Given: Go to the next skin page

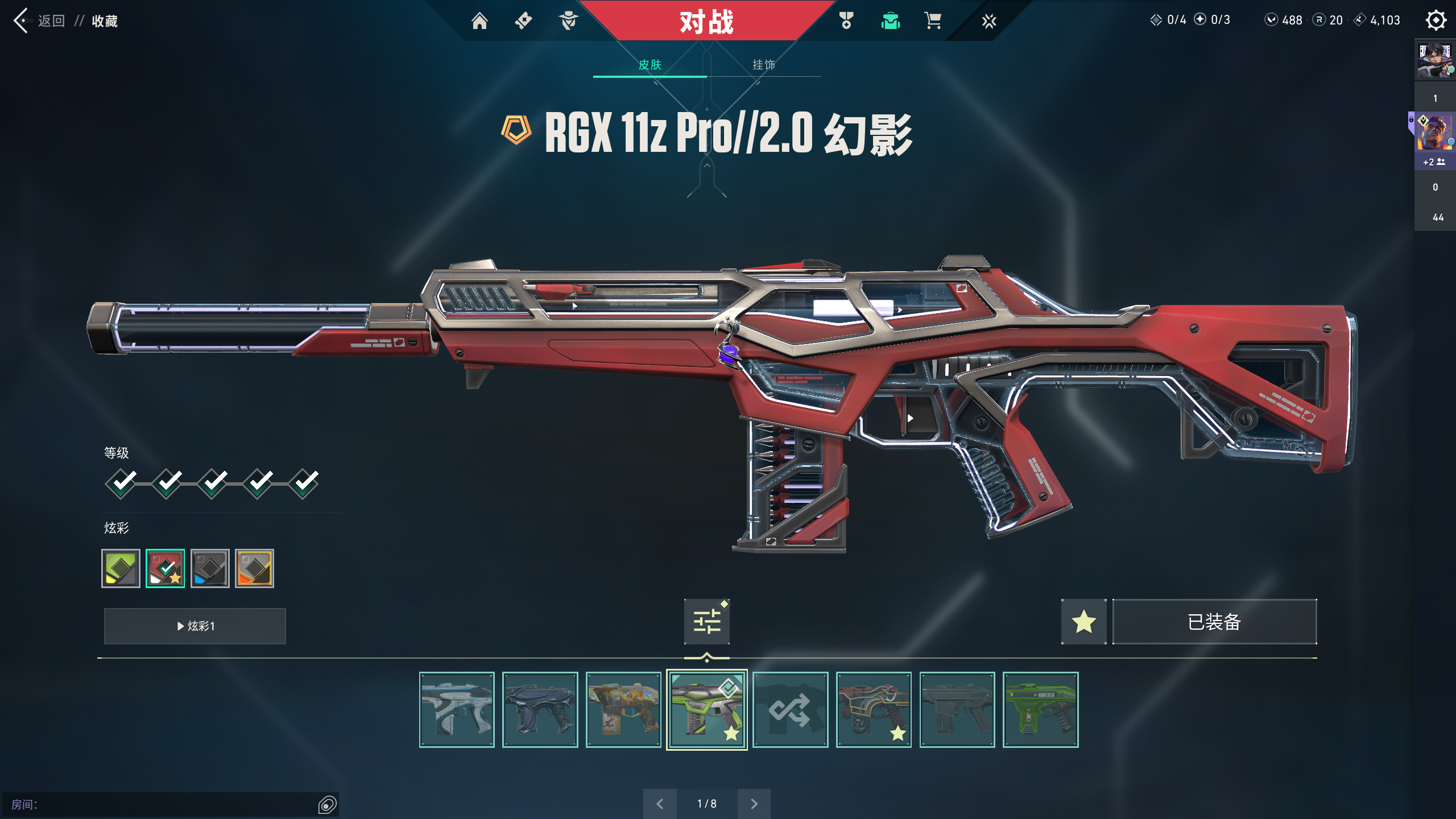Looking at the screenshot, I should tap(754, 804).
